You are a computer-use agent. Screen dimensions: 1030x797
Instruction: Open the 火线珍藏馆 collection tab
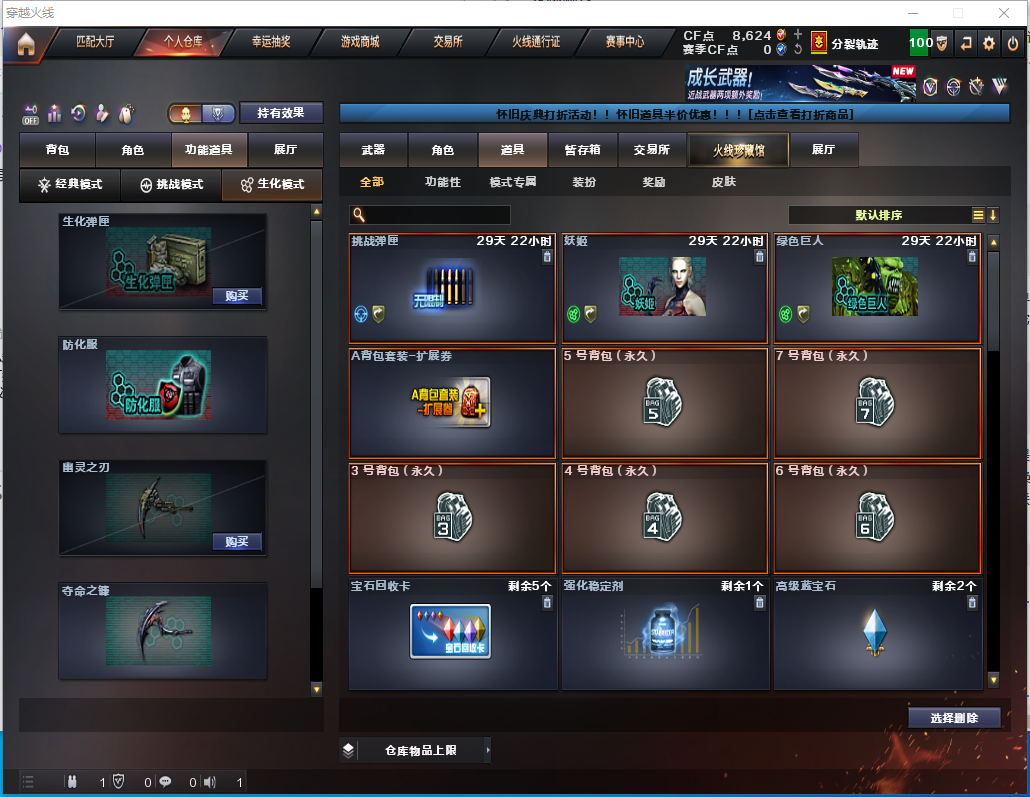coord(738,150)
